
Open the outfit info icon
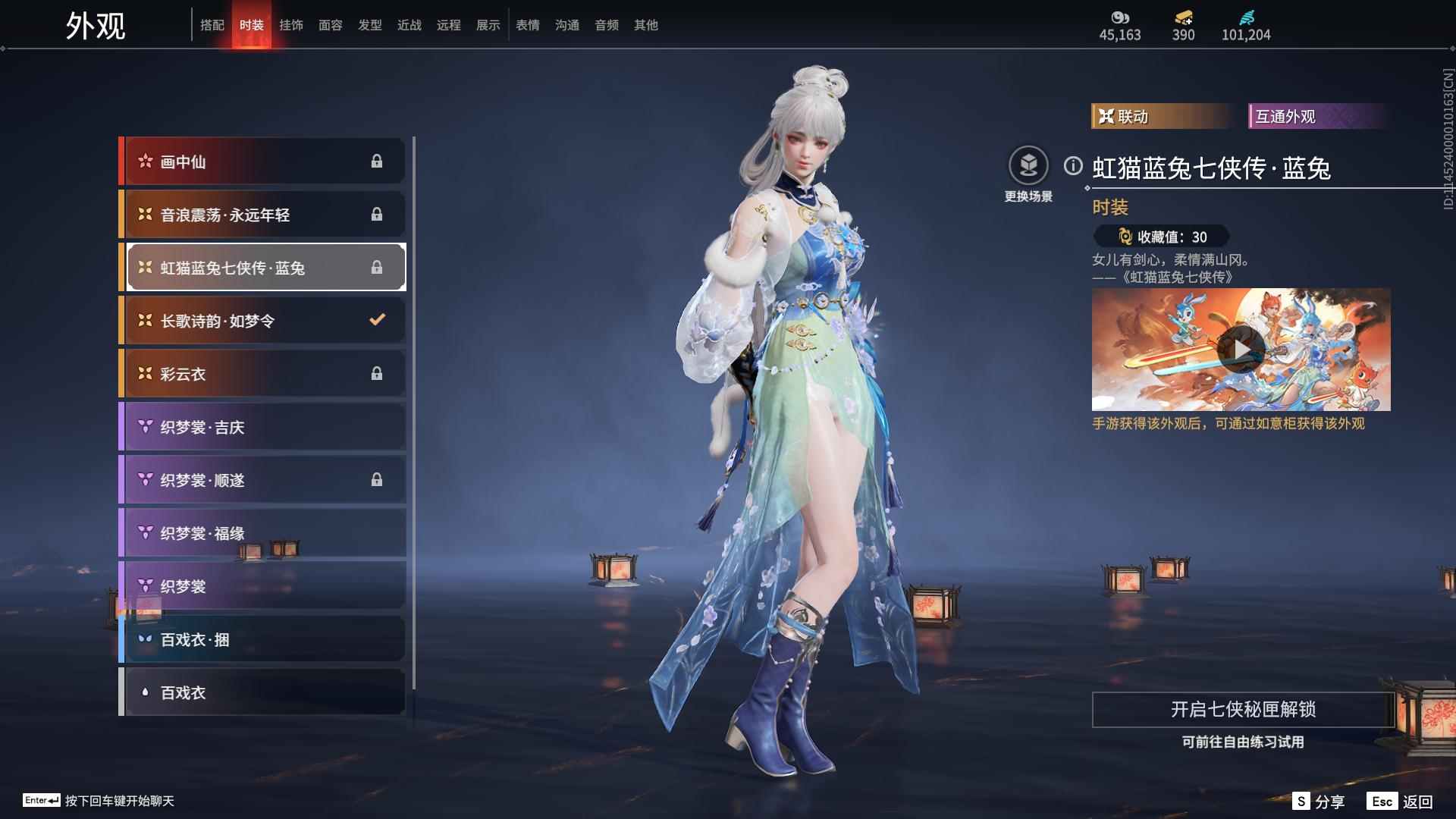click(x=1073, y=166)
